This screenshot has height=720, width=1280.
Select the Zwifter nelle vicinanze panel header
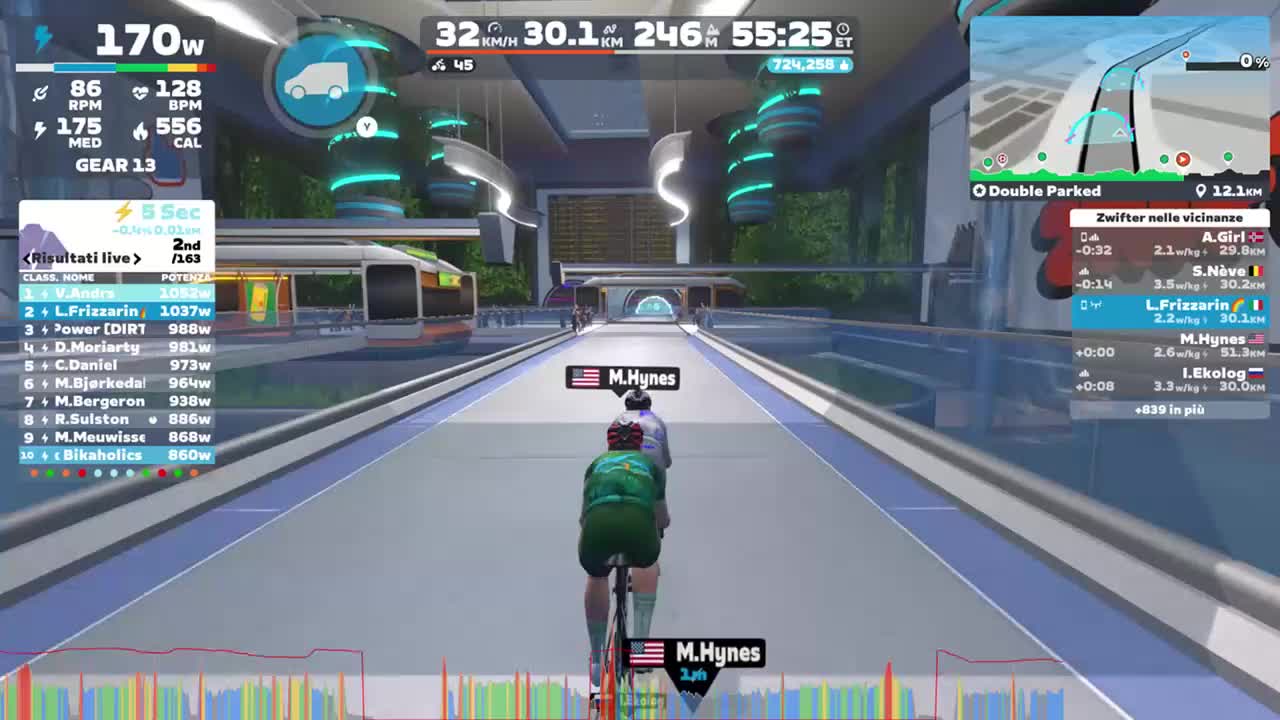tap(1168, 217)
